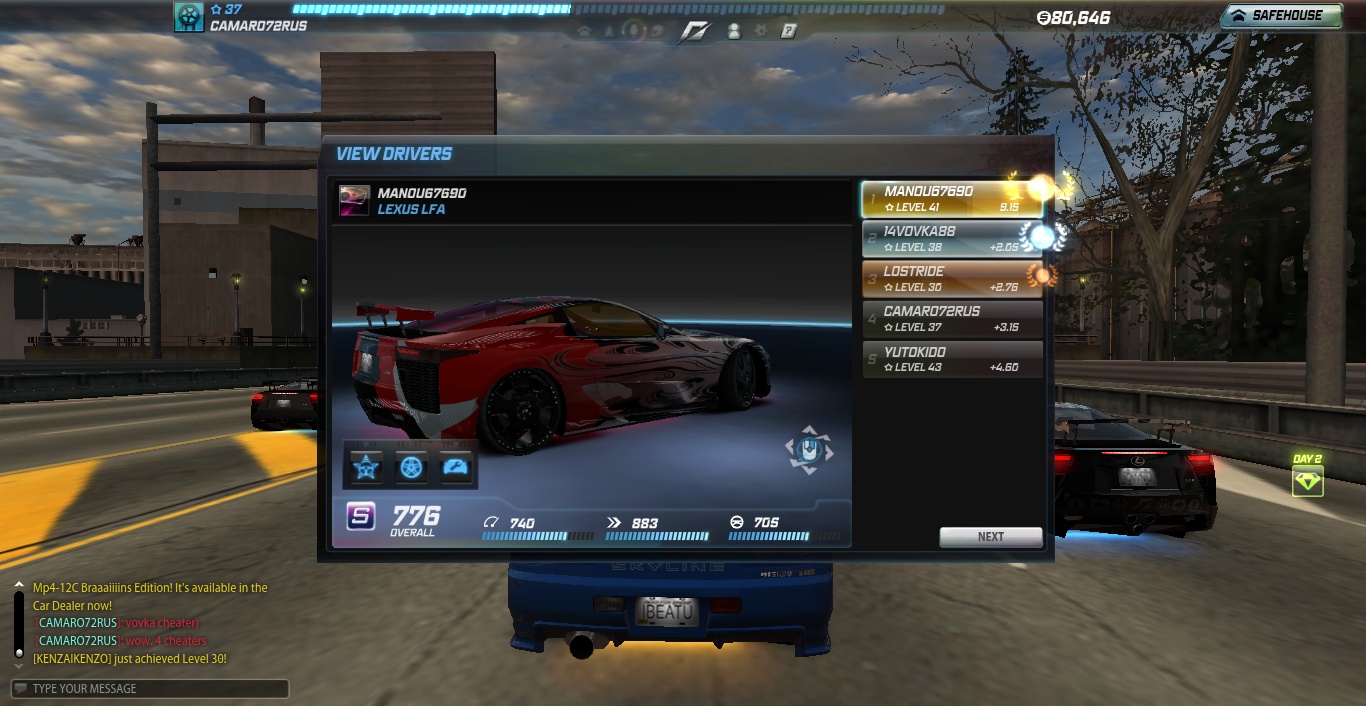
Task: Click the CAMARO72RUS player avatar icon
Action: (x=189, y=17)
